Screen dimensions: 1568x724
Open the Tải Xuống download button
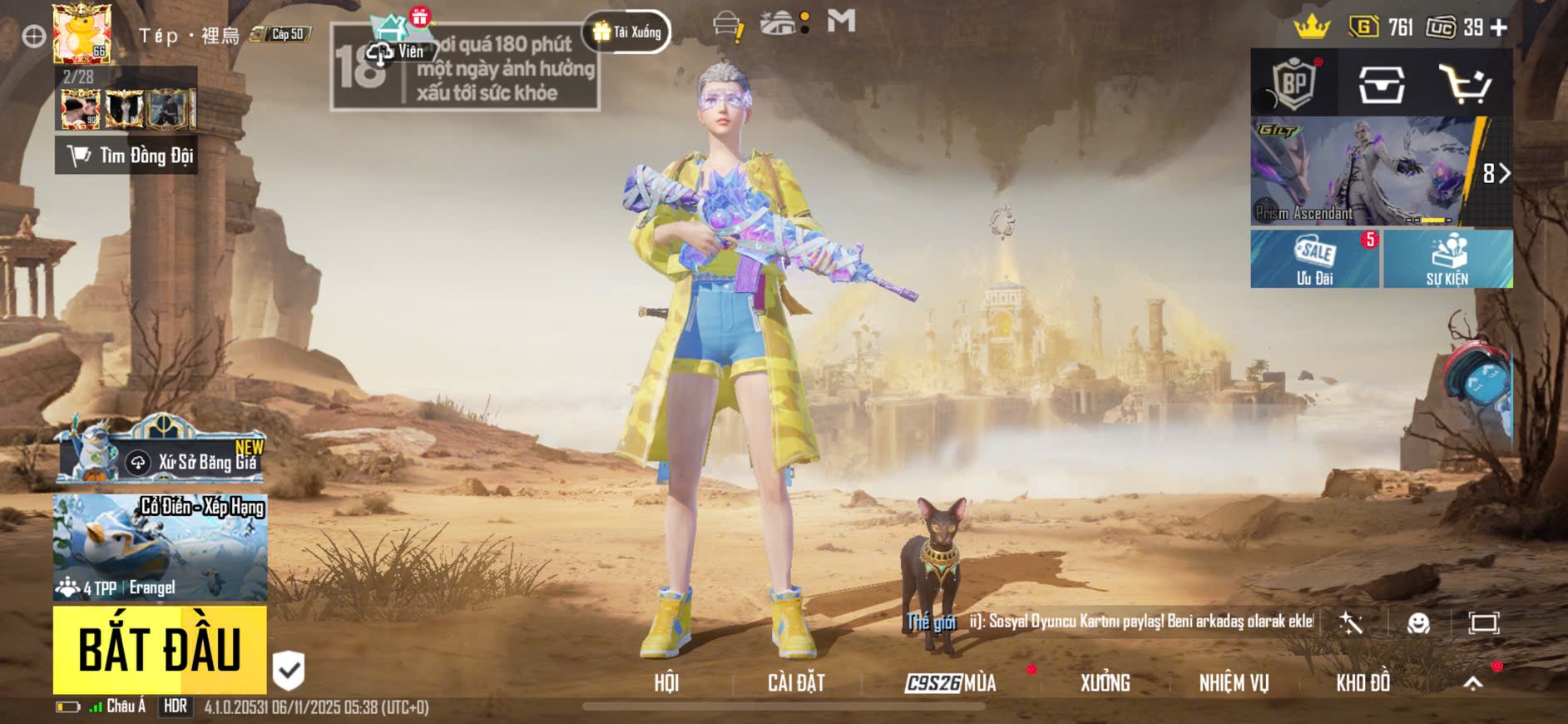pyautogui.click(x=627, y=32)
